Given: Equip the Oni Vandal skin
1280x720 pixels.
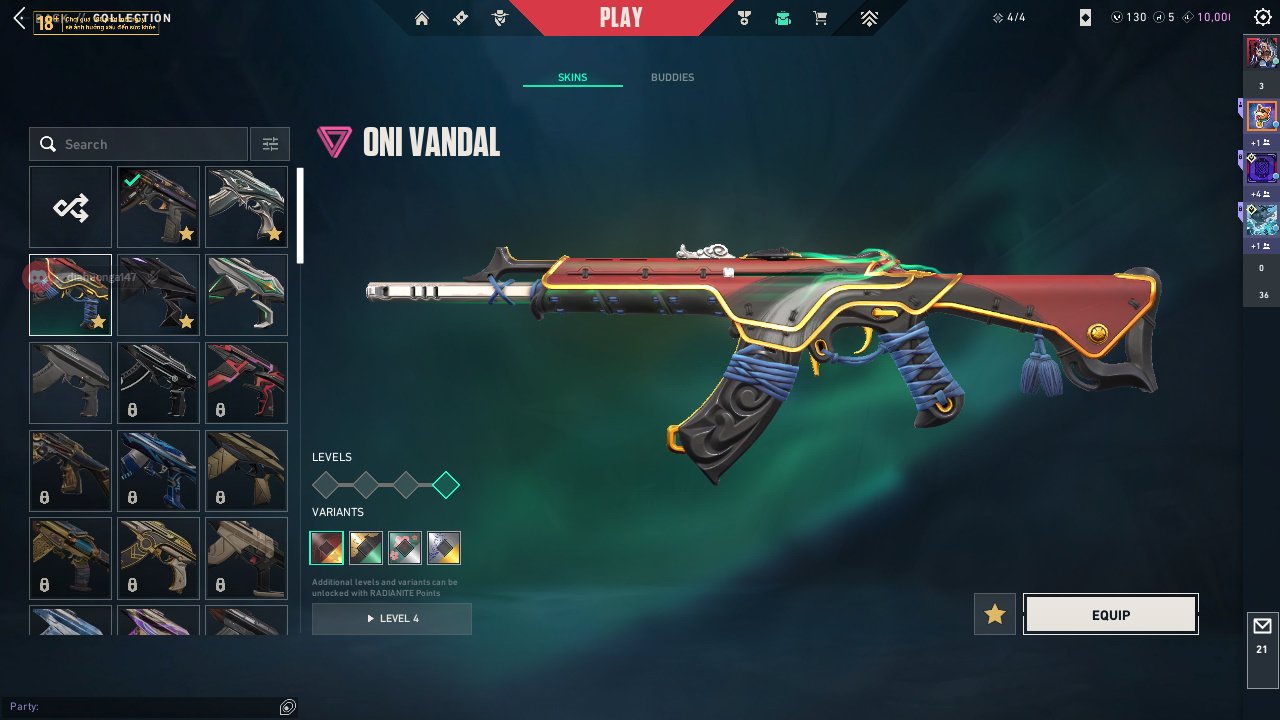Looking at the screenshot, I should (1111, 615).
